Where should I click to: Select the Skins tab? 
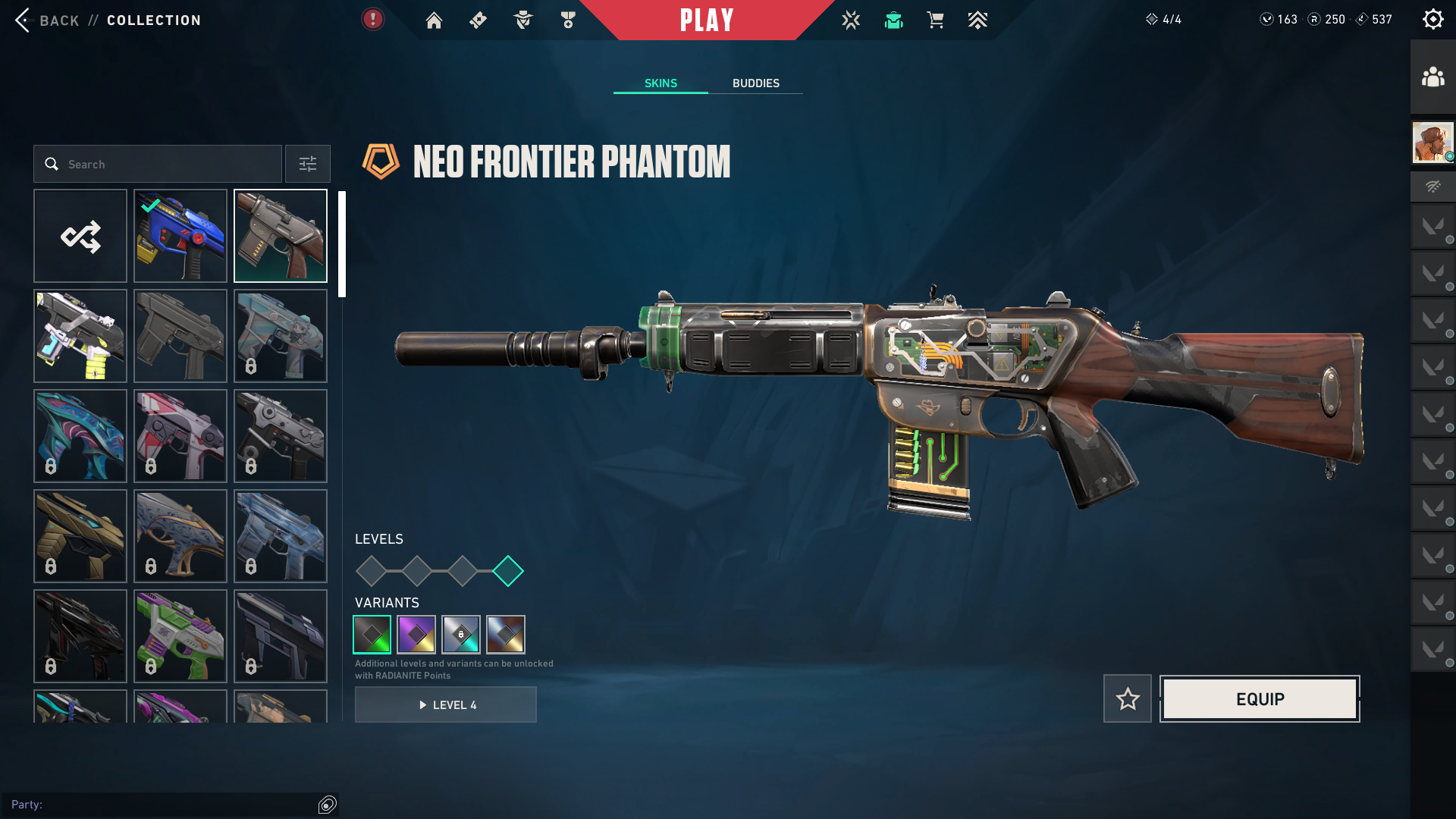[661, 83]
